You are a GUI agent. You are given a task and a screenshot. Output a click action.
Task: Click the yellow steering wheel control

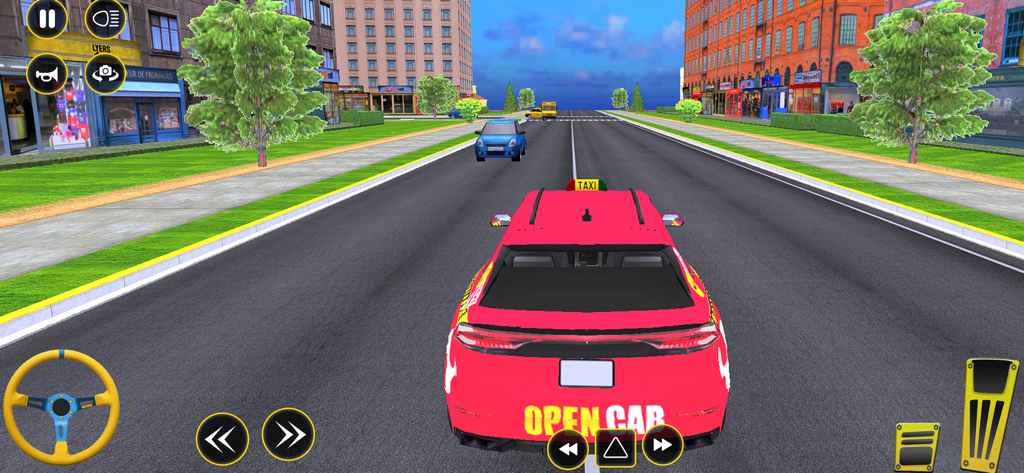coord(61,406)
